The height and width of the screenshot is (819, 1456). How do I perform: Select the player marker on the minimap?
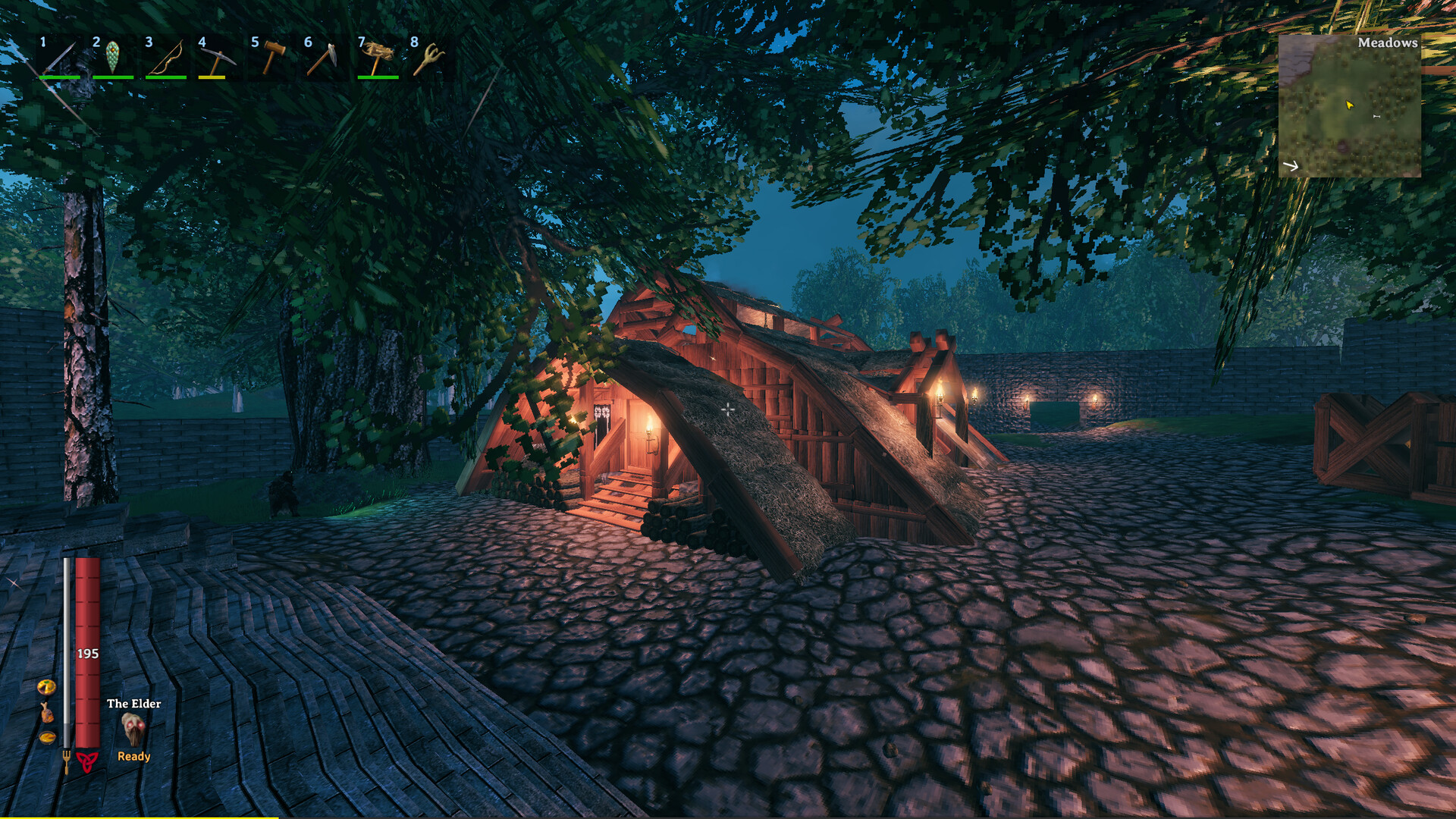1350,105
